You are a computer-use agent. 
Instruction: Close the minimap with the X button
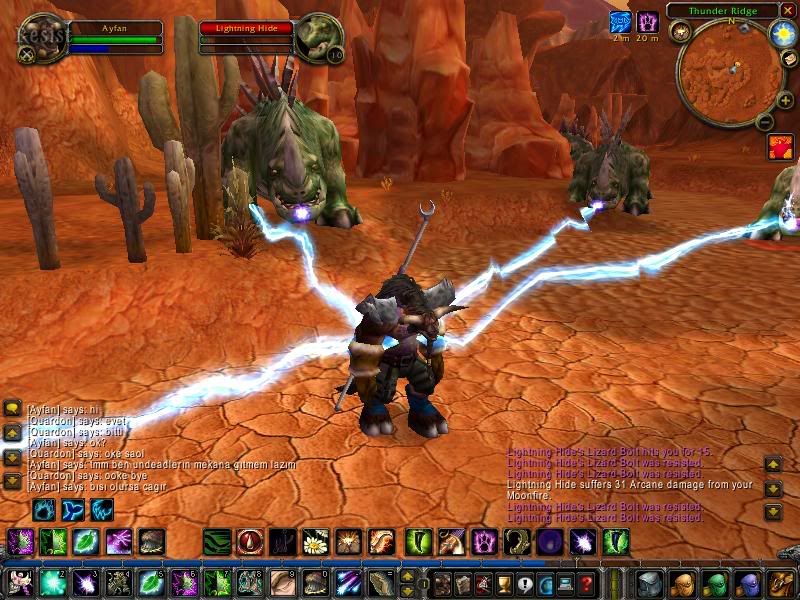pyautogui.click(x=789, y=10)
